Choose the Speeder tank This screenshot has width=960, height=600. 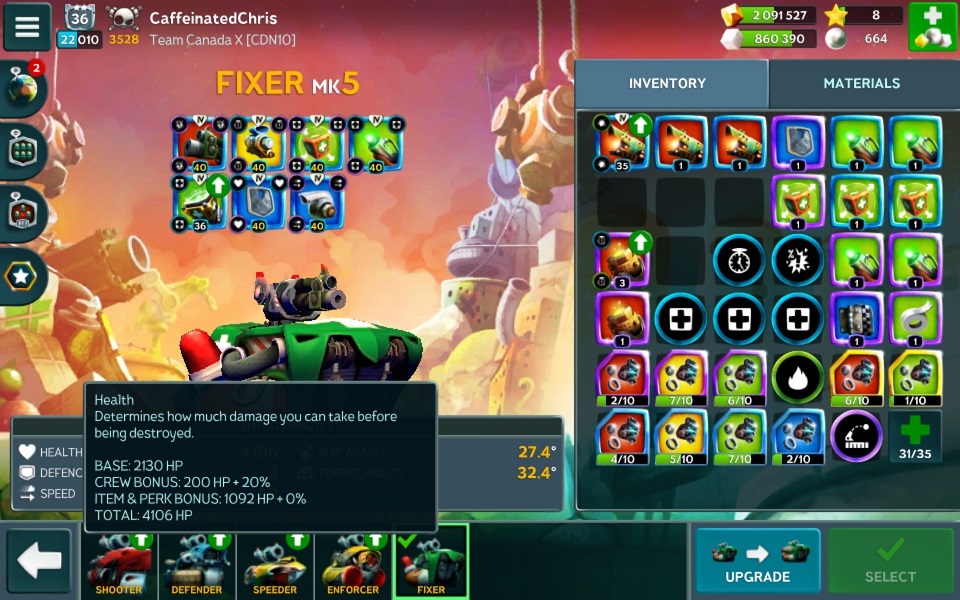(x=275, y=563)
